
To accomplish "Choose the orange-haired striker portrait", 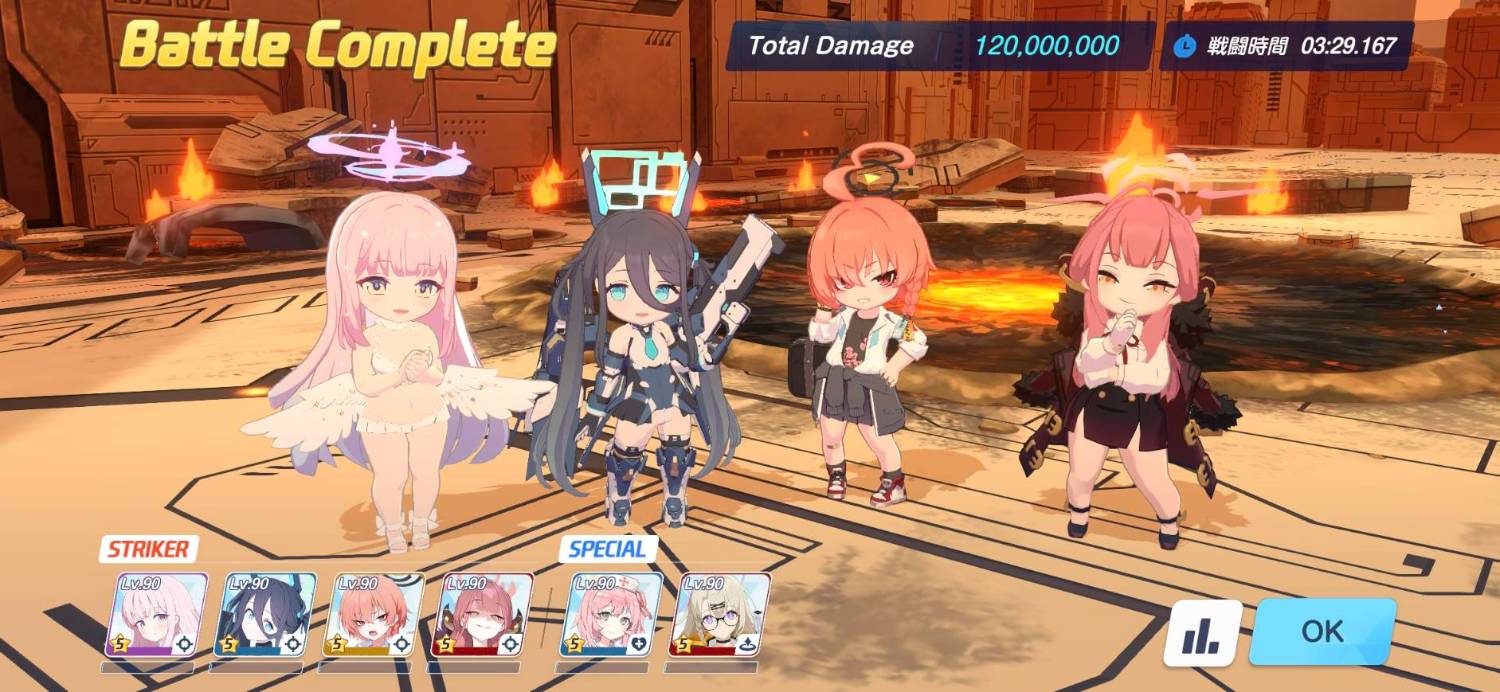I will (x=373, y=614).
